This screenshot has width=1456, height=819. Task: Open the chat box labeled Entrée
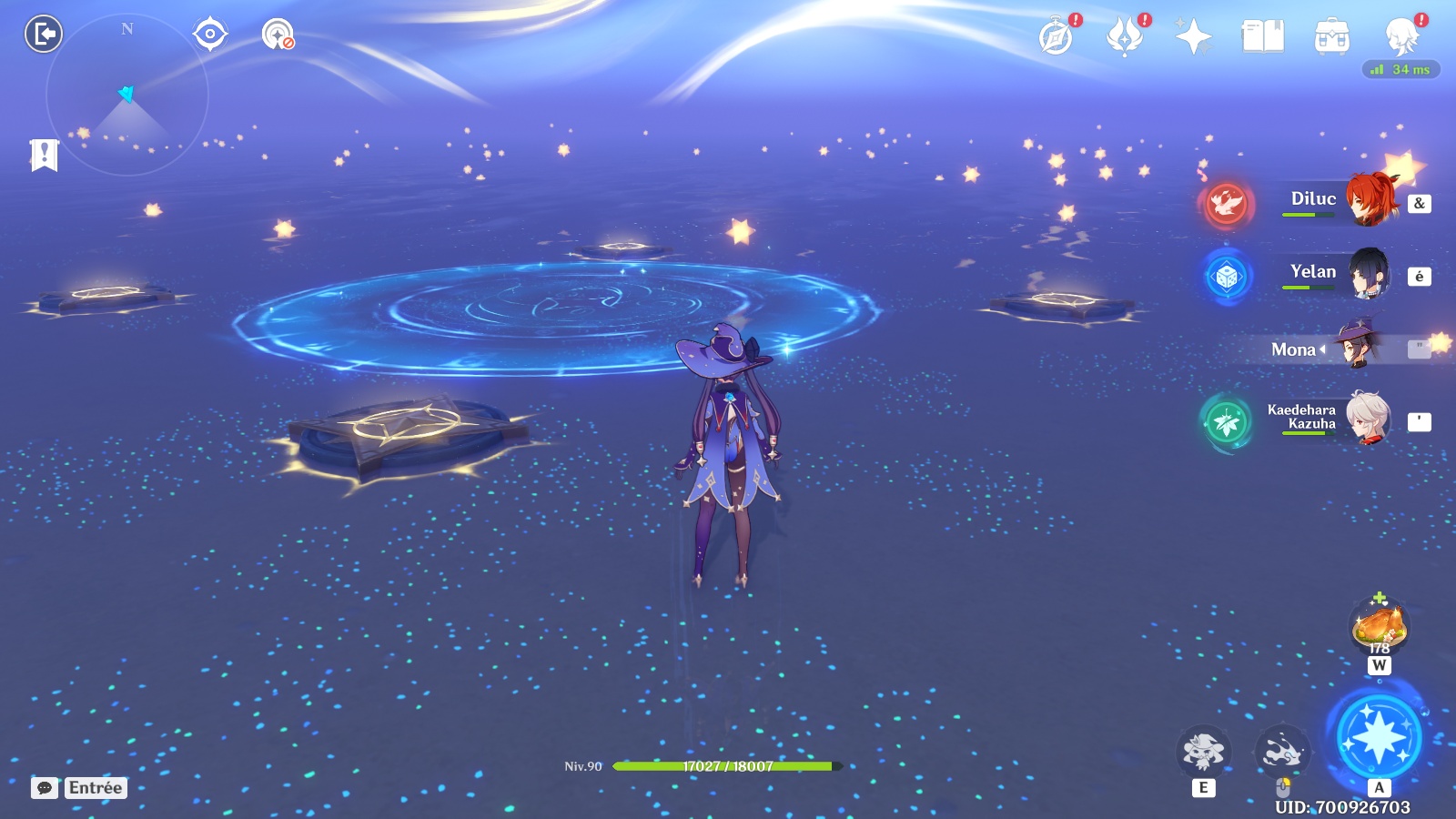(79, 788)
